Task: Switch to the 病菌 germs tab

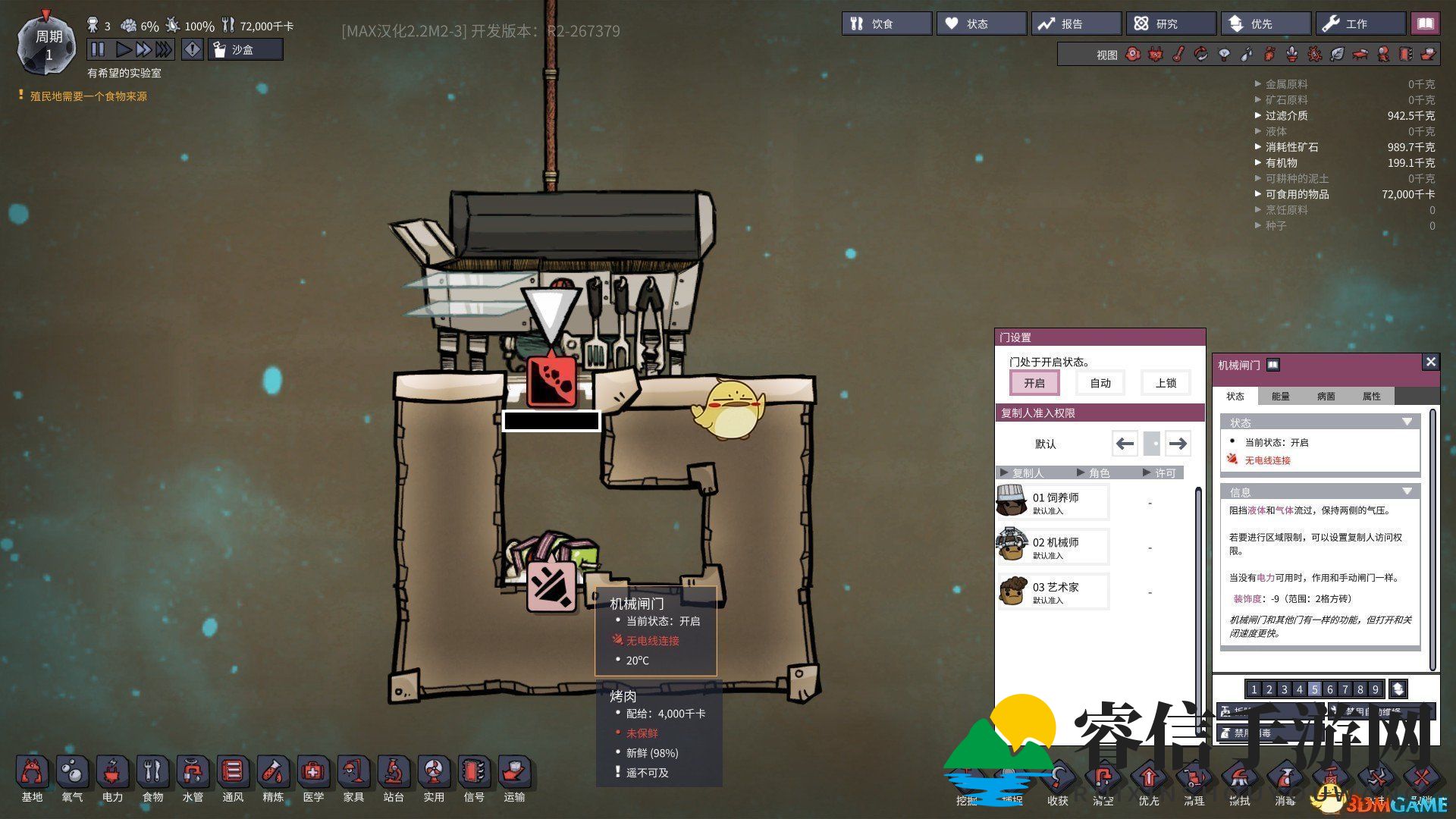Action: coord(1326,396)
